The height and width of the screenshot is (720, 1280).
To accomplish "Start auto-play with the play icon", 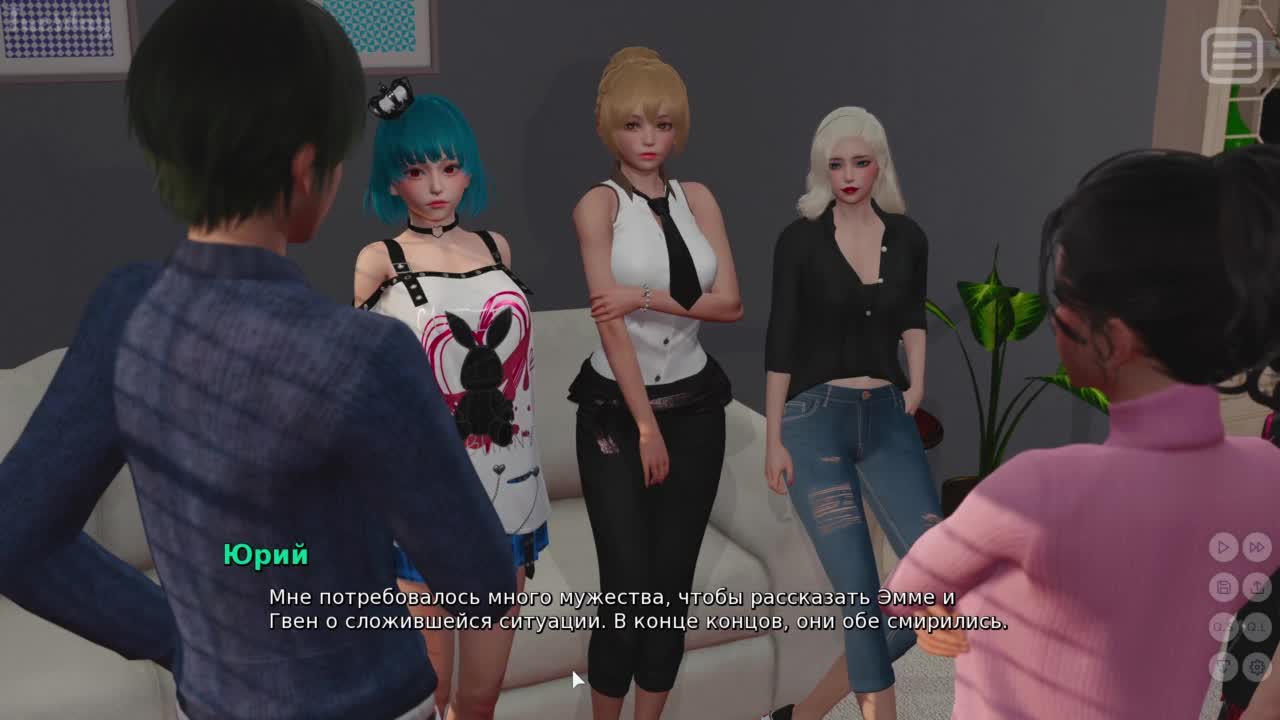I will pyautogui.click(x=1223, y=547).
